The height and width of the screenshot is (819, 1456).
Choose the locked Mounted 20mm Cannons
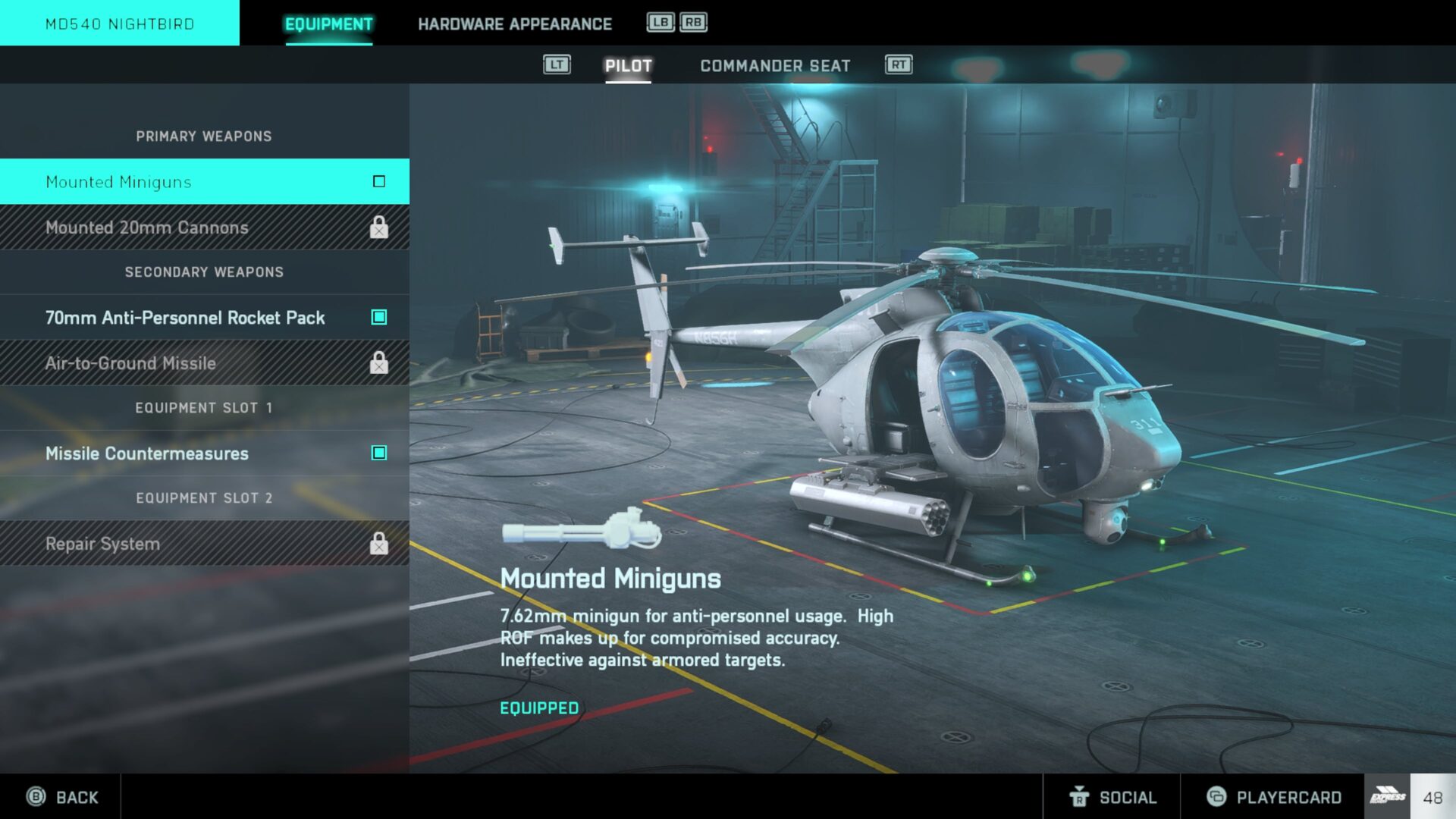(204, 227)
